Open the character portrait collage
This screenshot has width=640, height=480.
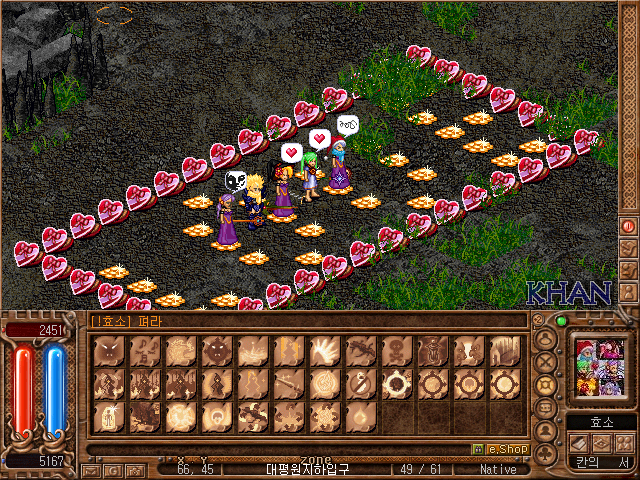point(600,364)
